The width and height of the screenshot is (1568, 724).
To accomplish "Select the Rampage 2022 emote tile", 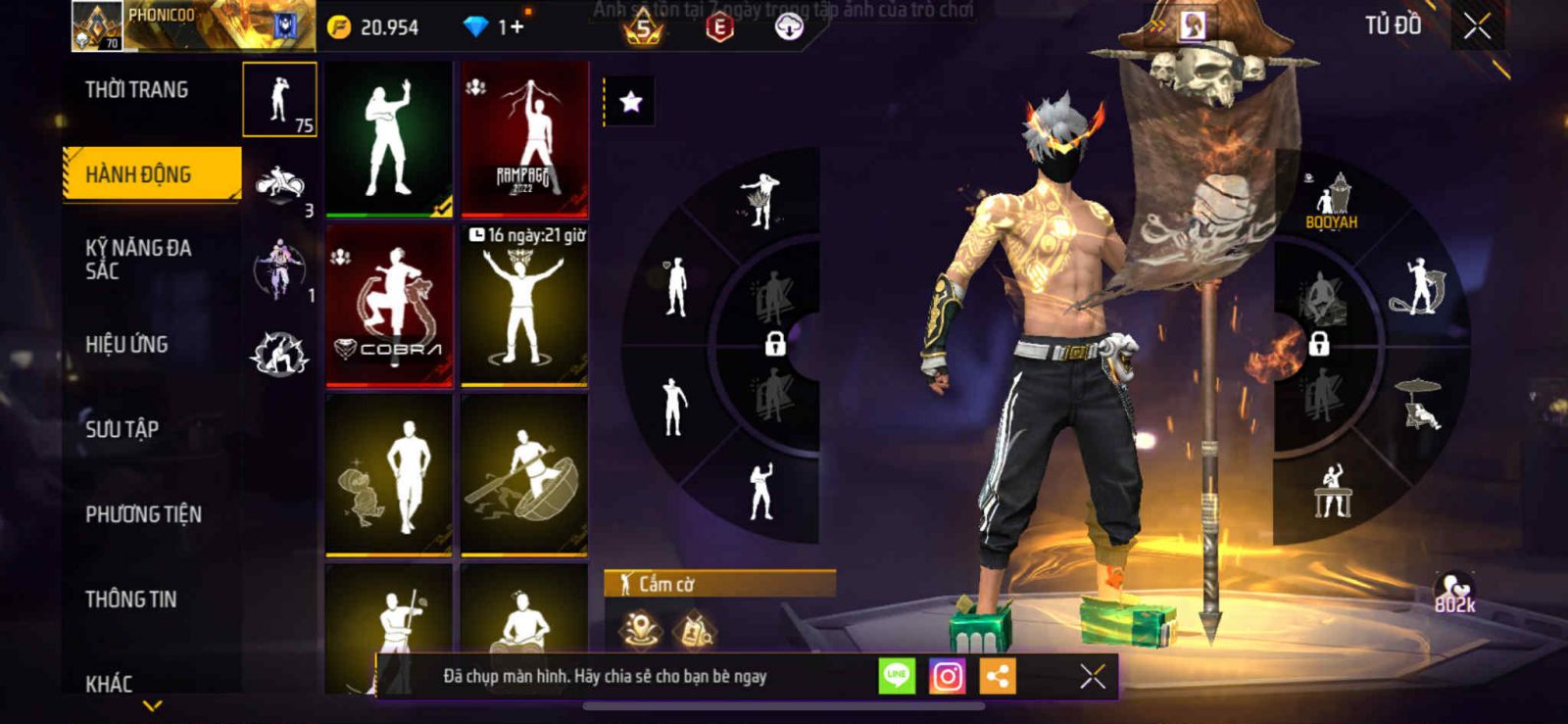I will pyautogui.click(x=524, y=138).
